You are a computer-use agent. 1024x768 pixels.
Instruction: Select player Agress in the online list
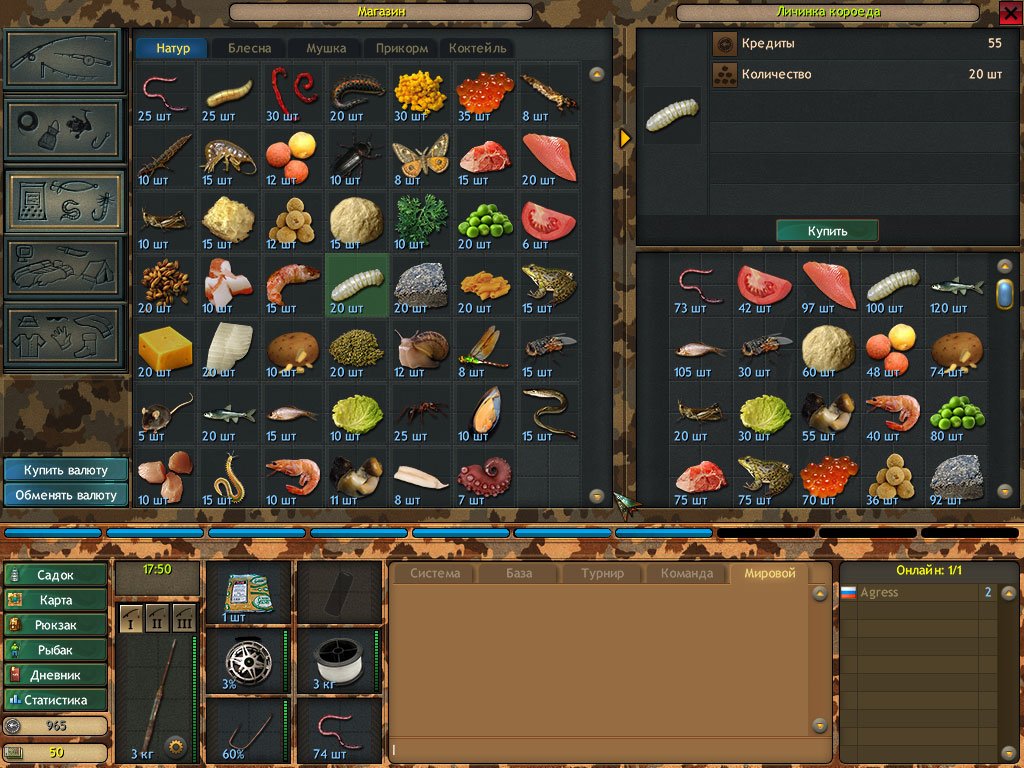tap(880, 593)
